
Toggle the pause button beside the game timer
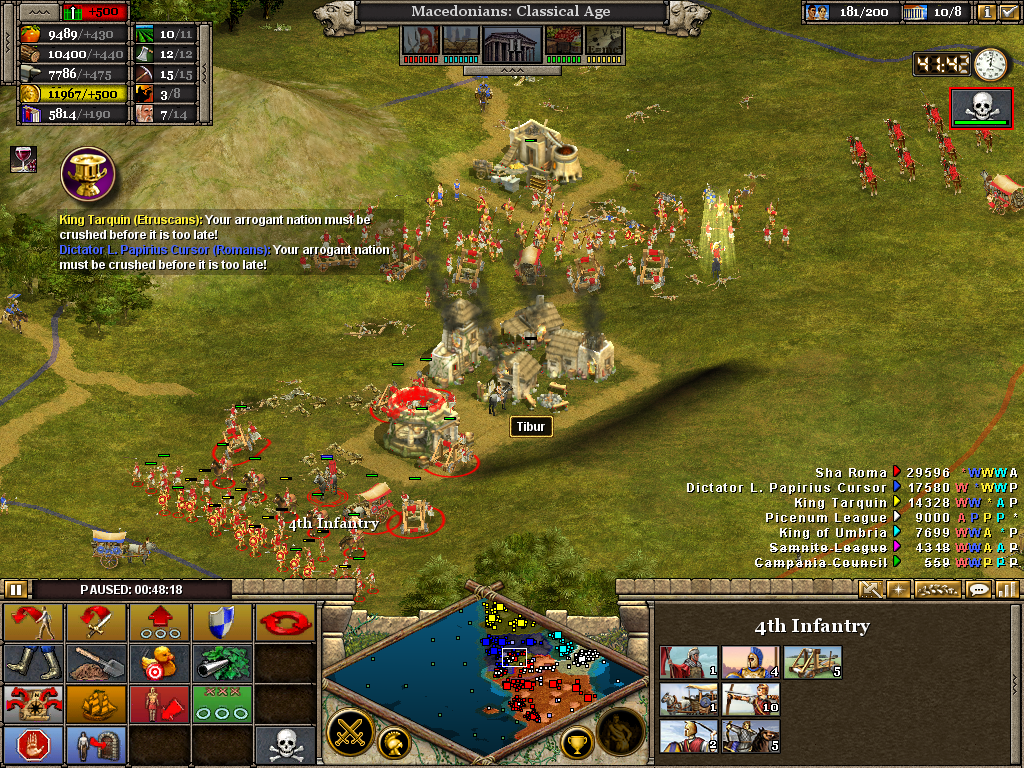[16, 590]
